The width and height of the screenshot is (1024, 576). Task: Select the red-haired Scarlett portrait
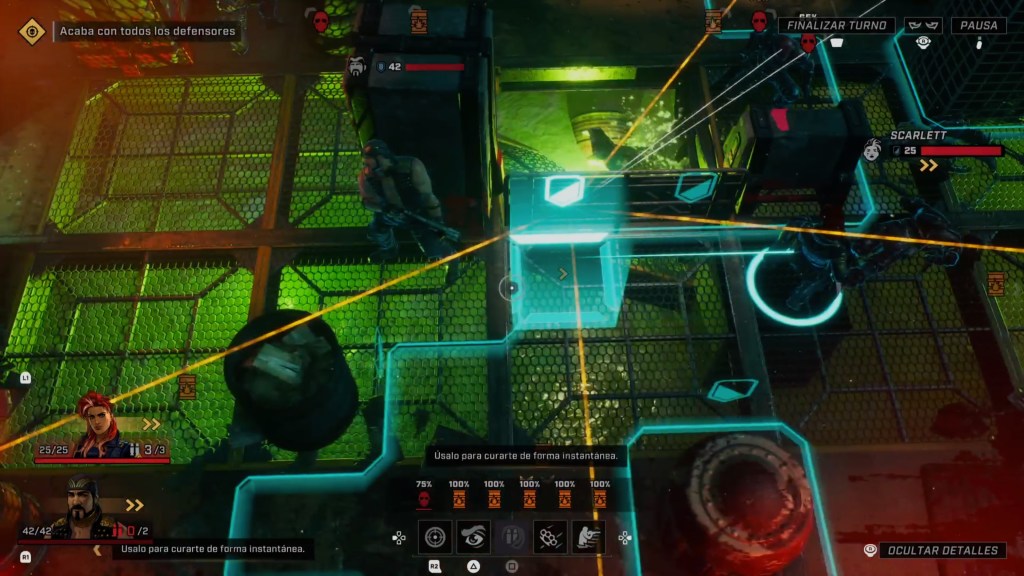coord(100,426)
